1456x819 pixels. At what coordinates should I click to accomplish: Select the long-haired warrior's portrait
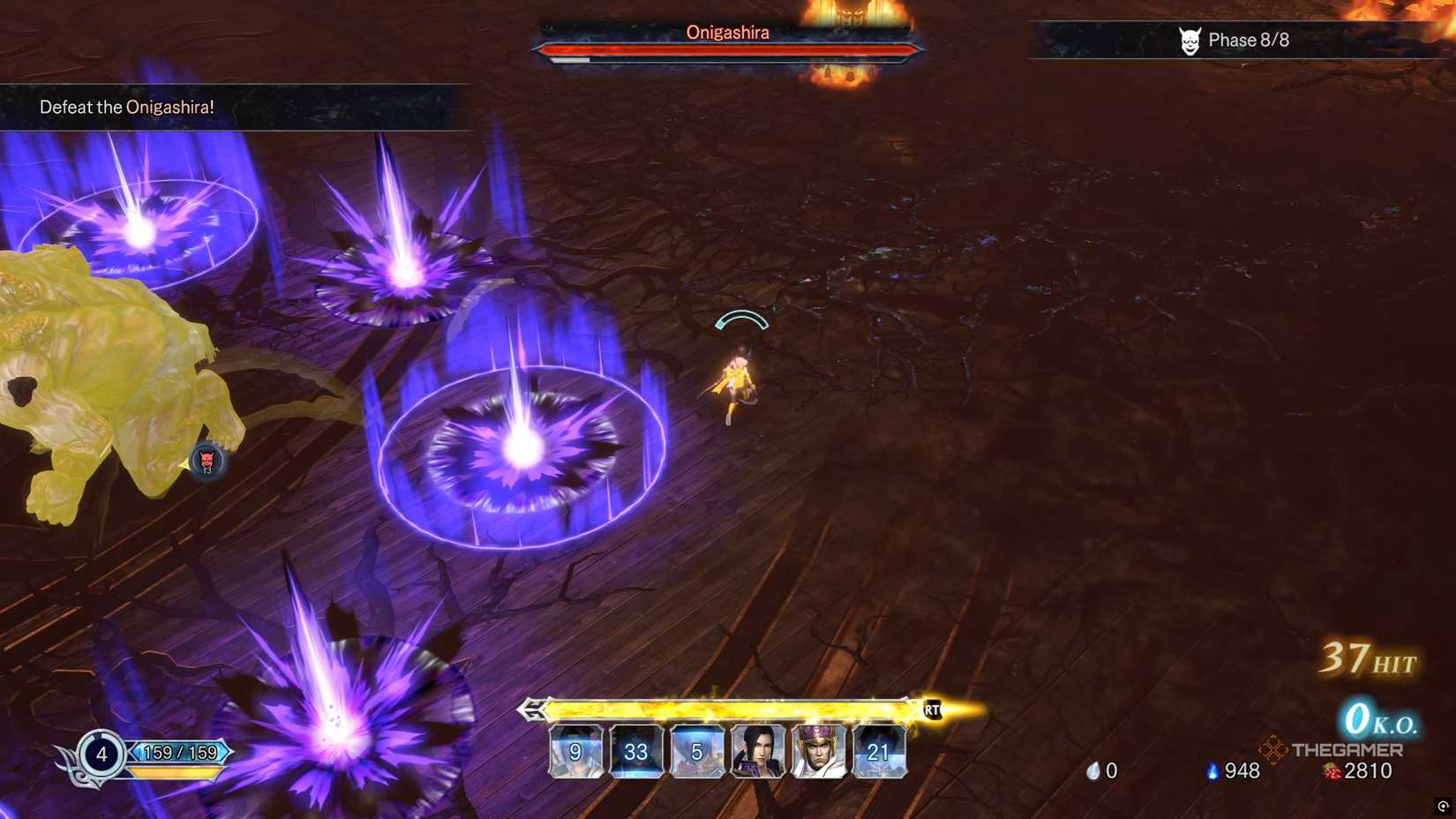757,753
